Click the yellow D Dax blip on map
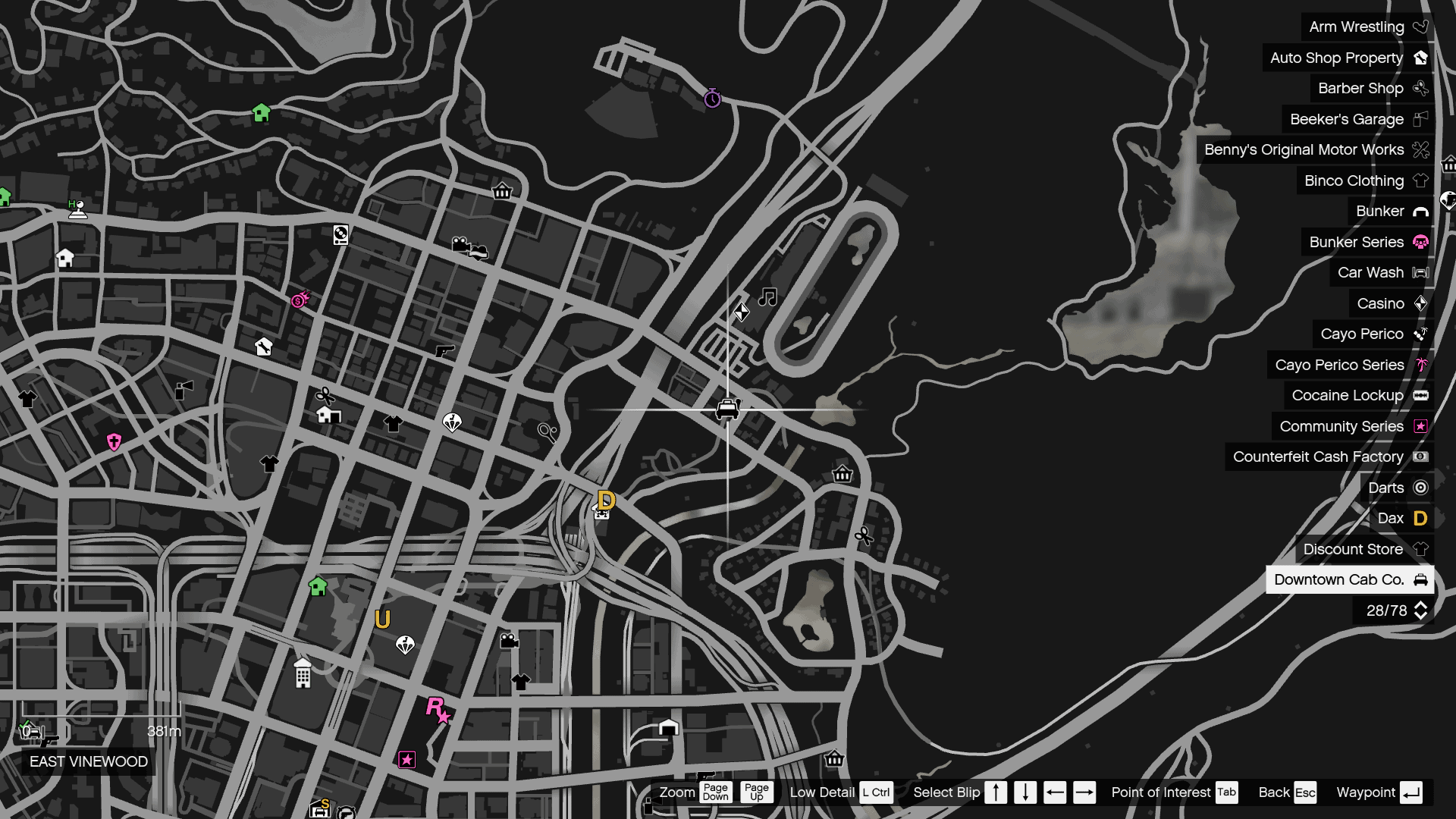 pyautogui.click(x=606, y=500)
